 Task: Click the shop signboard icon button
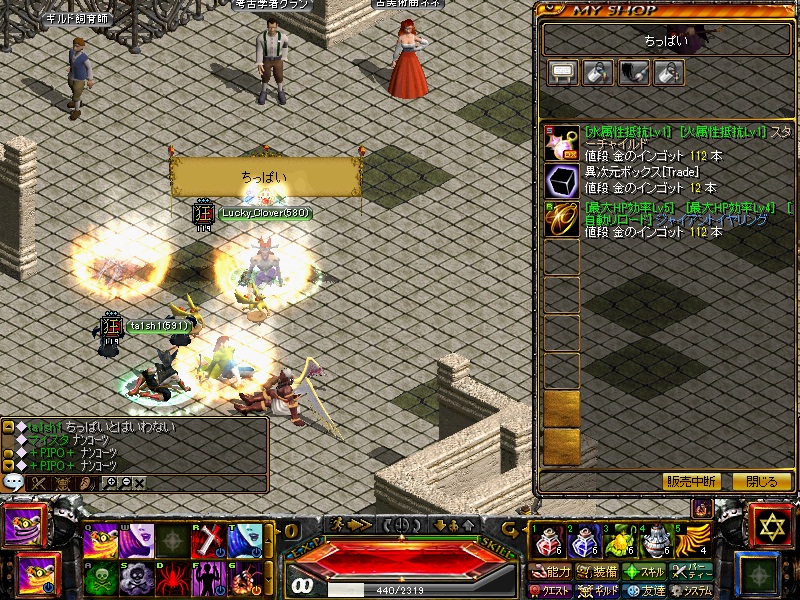pyautogui.click(x=563, y=72)
